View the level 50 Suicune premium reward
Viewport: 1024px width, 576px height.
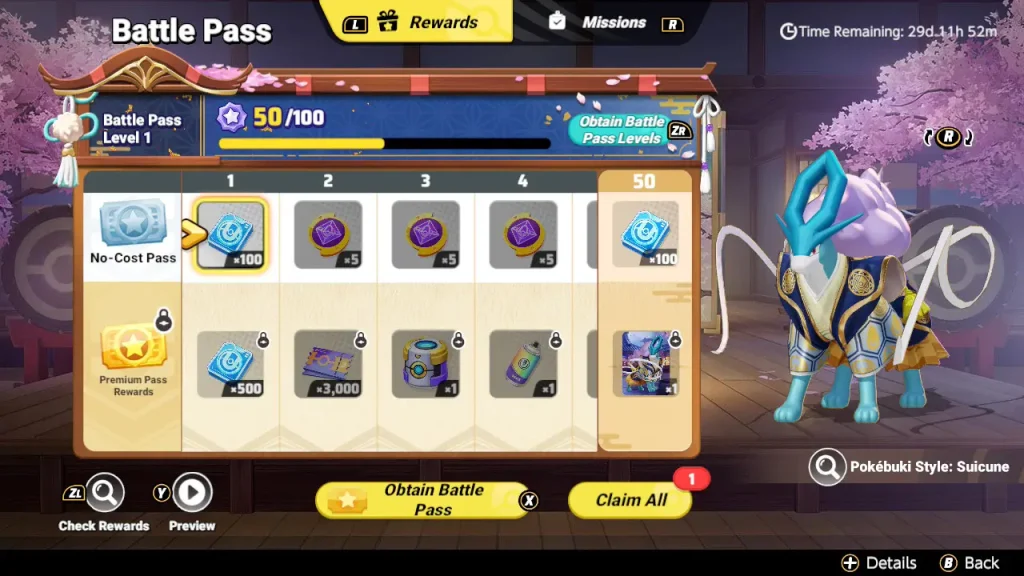click(x=645, y=364)
